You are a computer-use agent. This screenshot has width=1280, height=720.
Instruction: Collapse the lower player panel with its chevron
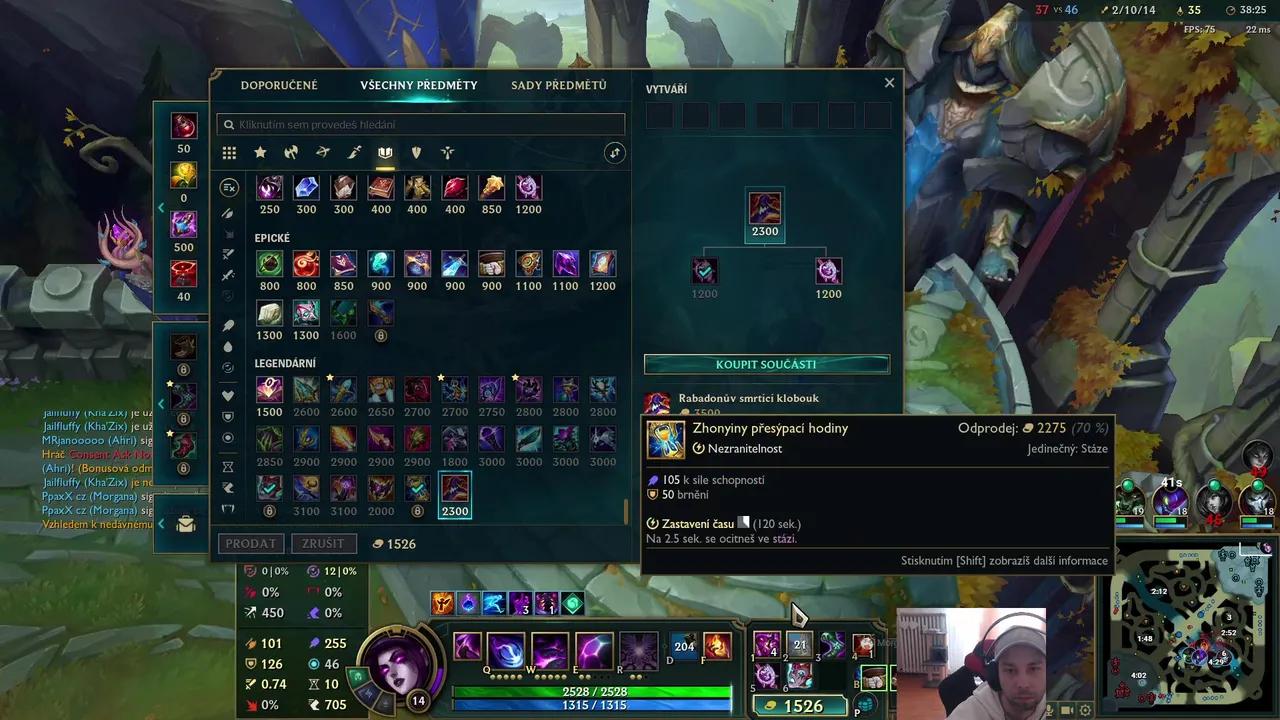(x=161, y=523)
